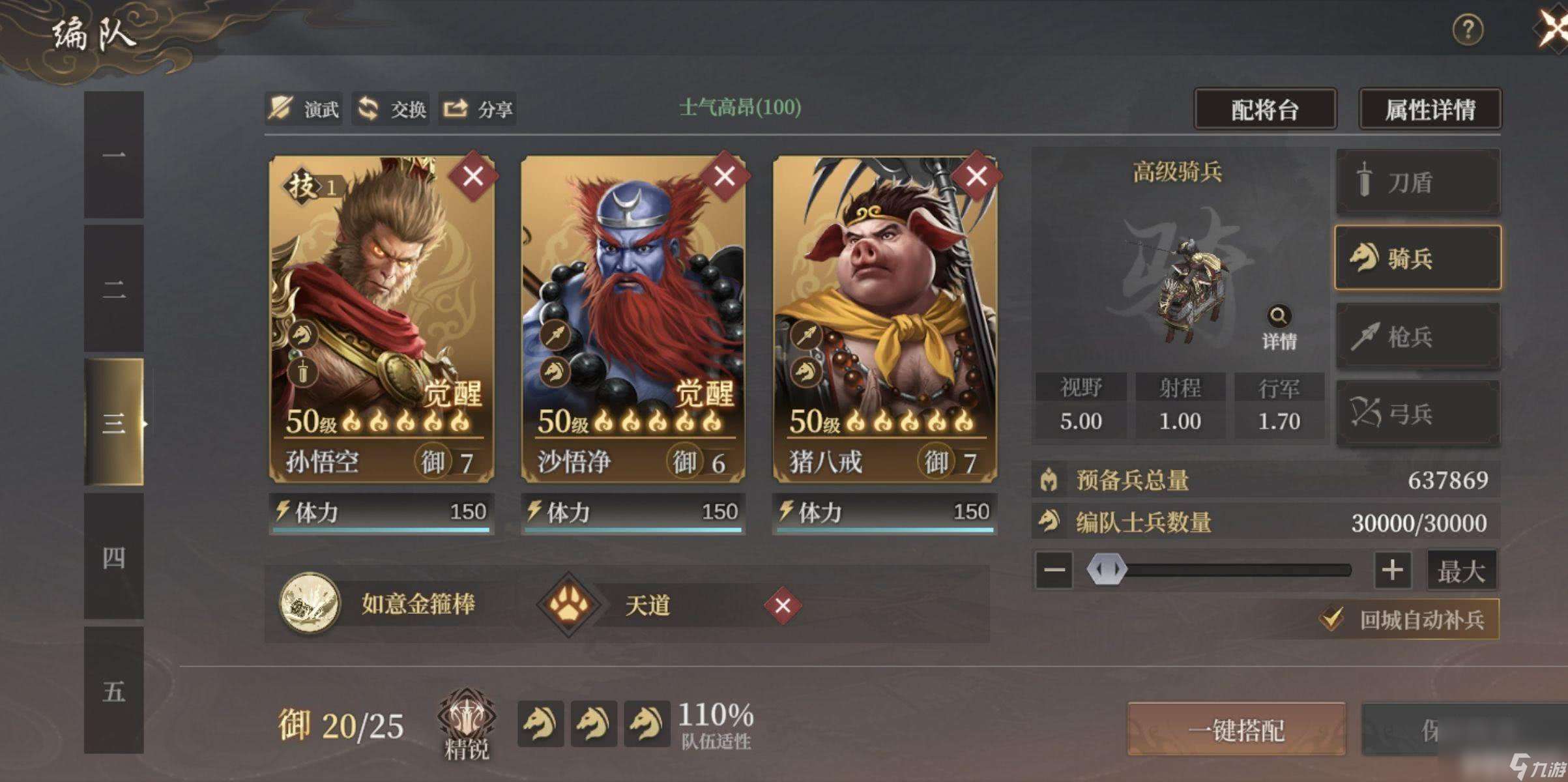Select team slot 五

pos(113,691)
